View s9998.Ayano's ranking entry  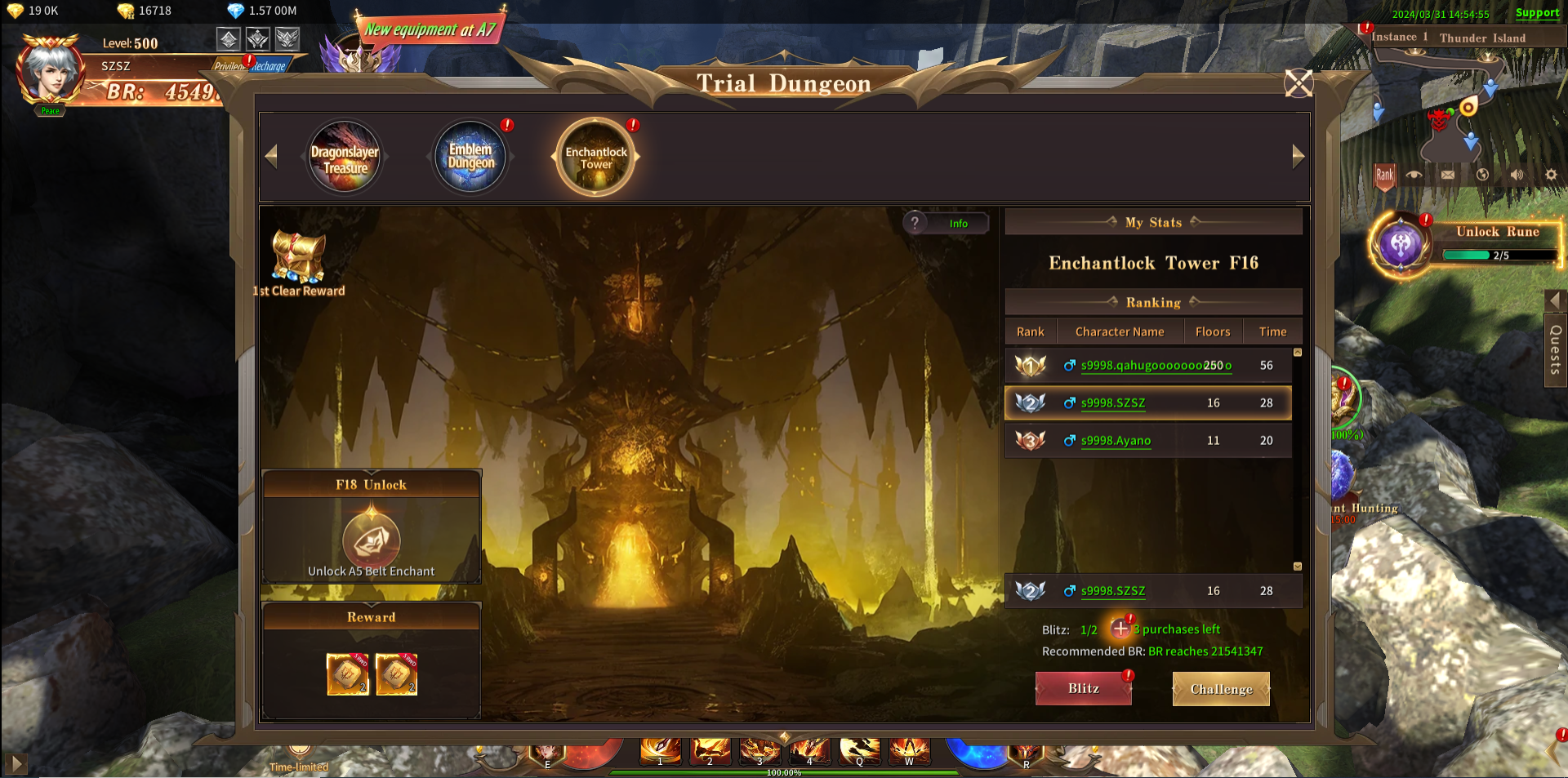(1116, 441)
